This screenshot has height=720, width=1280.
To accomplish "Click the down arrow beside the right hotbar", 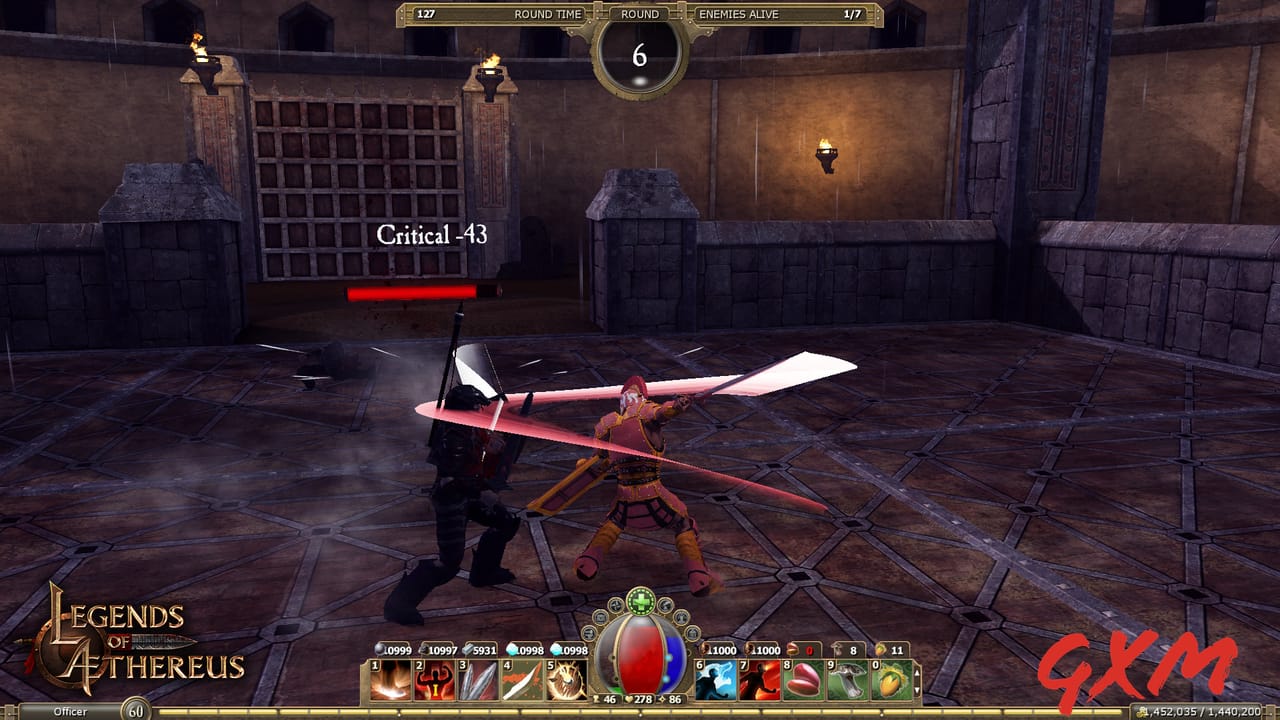I will pos(917,689).
